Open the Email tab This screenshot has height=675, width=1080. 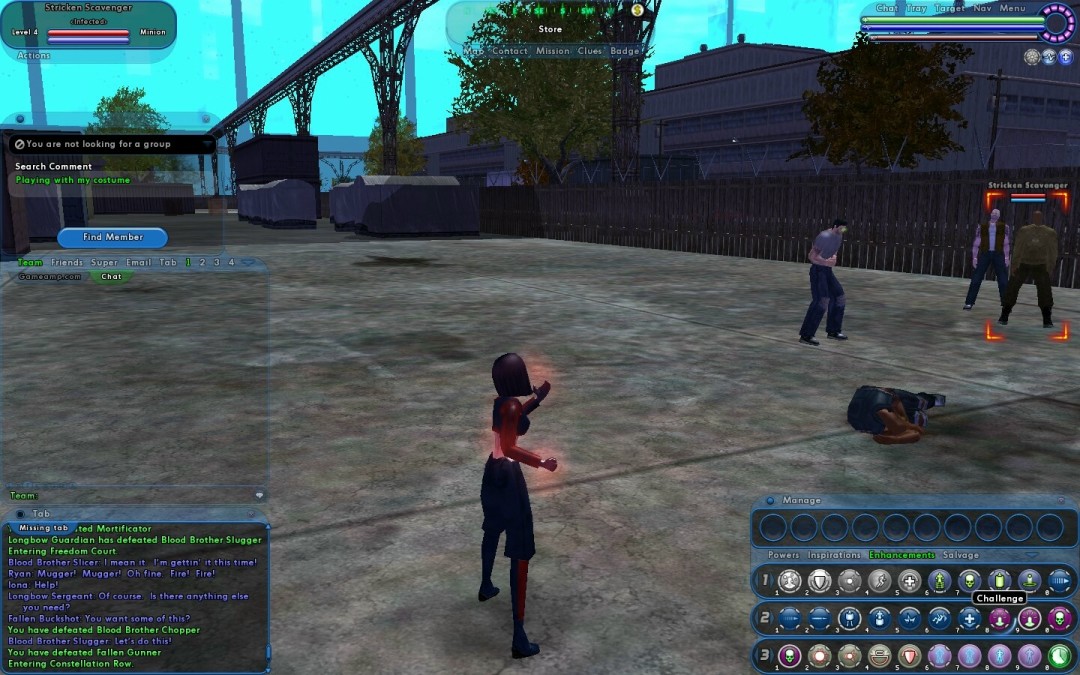click(x=138, y=262)
